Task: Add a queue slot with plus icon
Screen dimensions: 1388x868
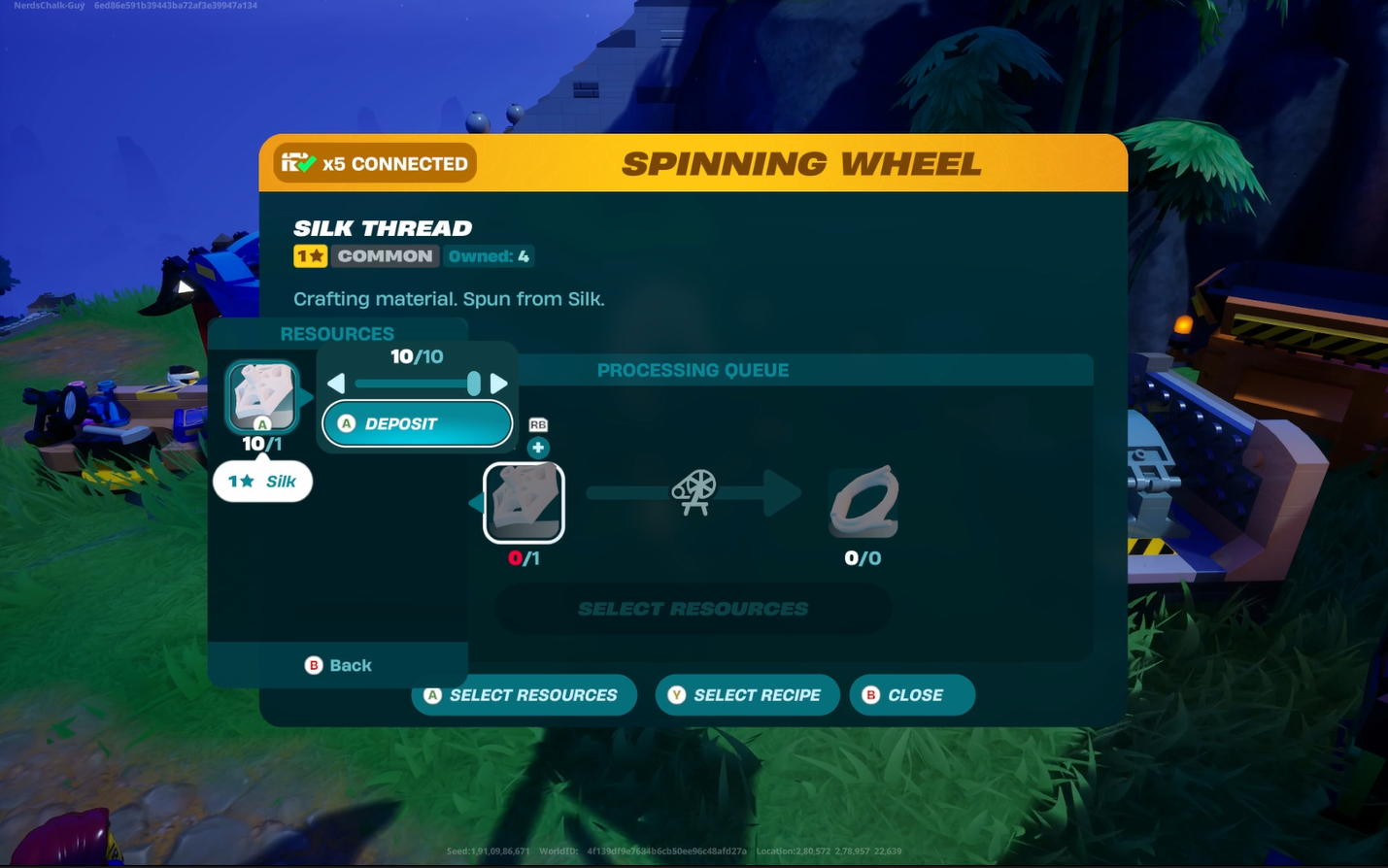Action: [x=538, y=448]
